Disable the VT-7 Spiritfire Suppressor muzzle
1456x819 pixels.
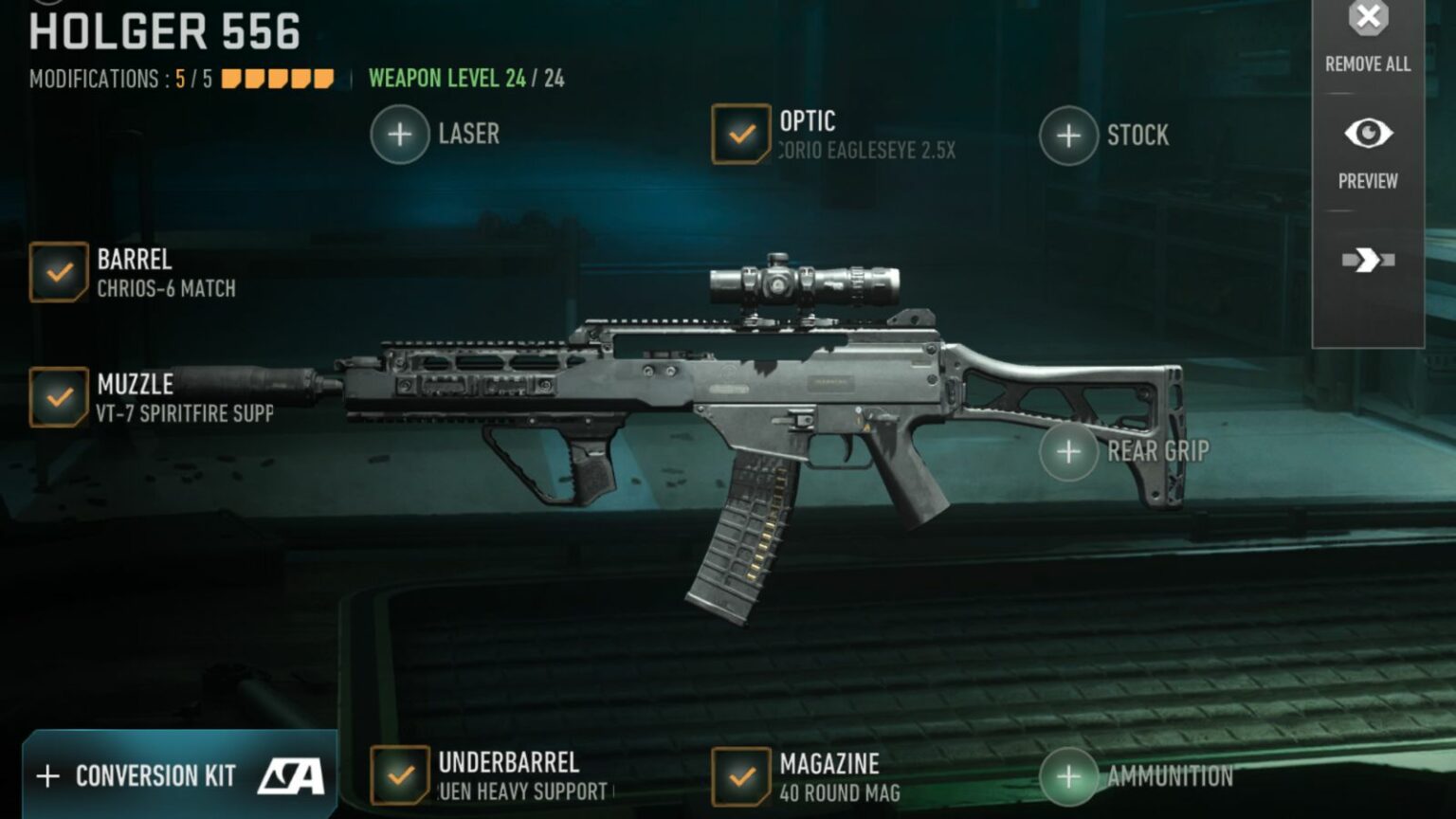click(x=61, y=398)
